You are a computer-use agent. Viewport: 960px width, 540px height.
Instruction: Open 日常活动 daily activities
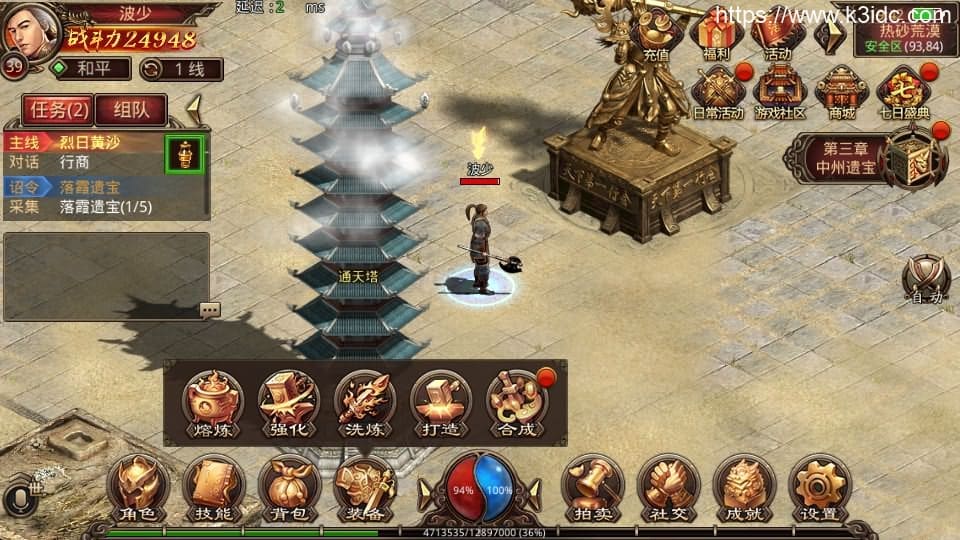coord(717,93)
